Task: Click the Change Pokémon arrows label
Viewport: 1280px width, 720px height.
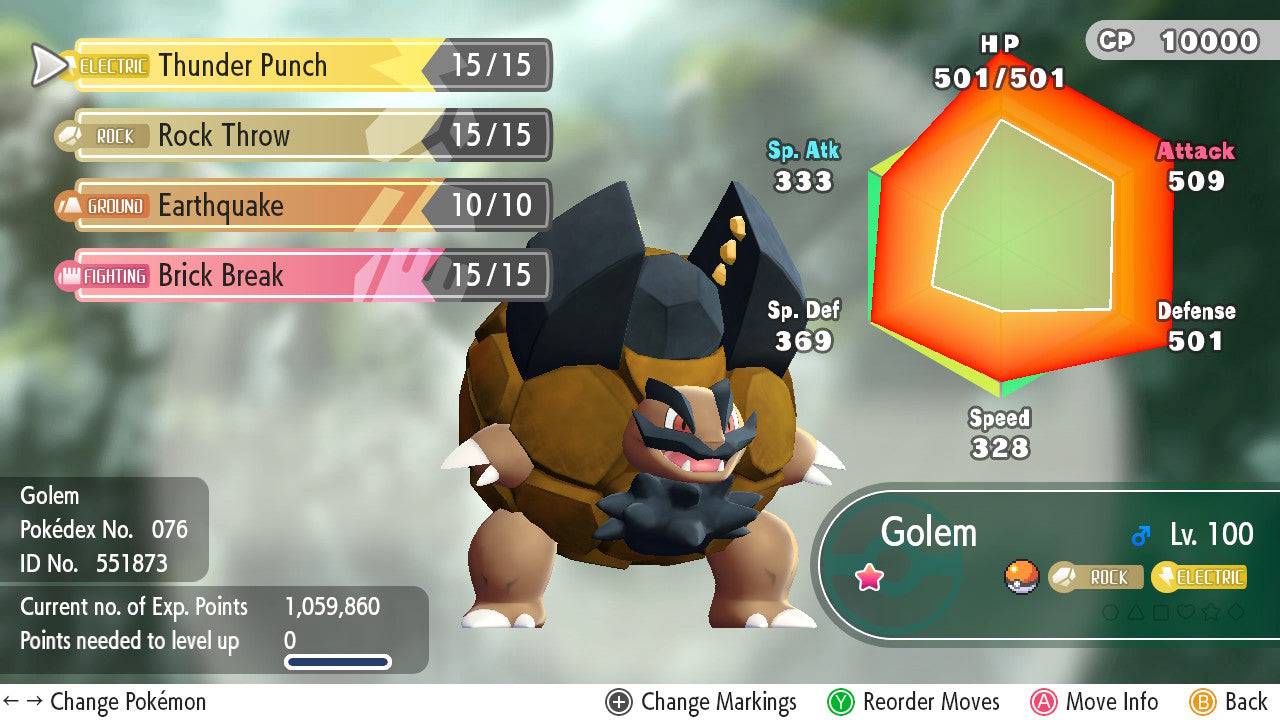Action: [x=105, y=702]
